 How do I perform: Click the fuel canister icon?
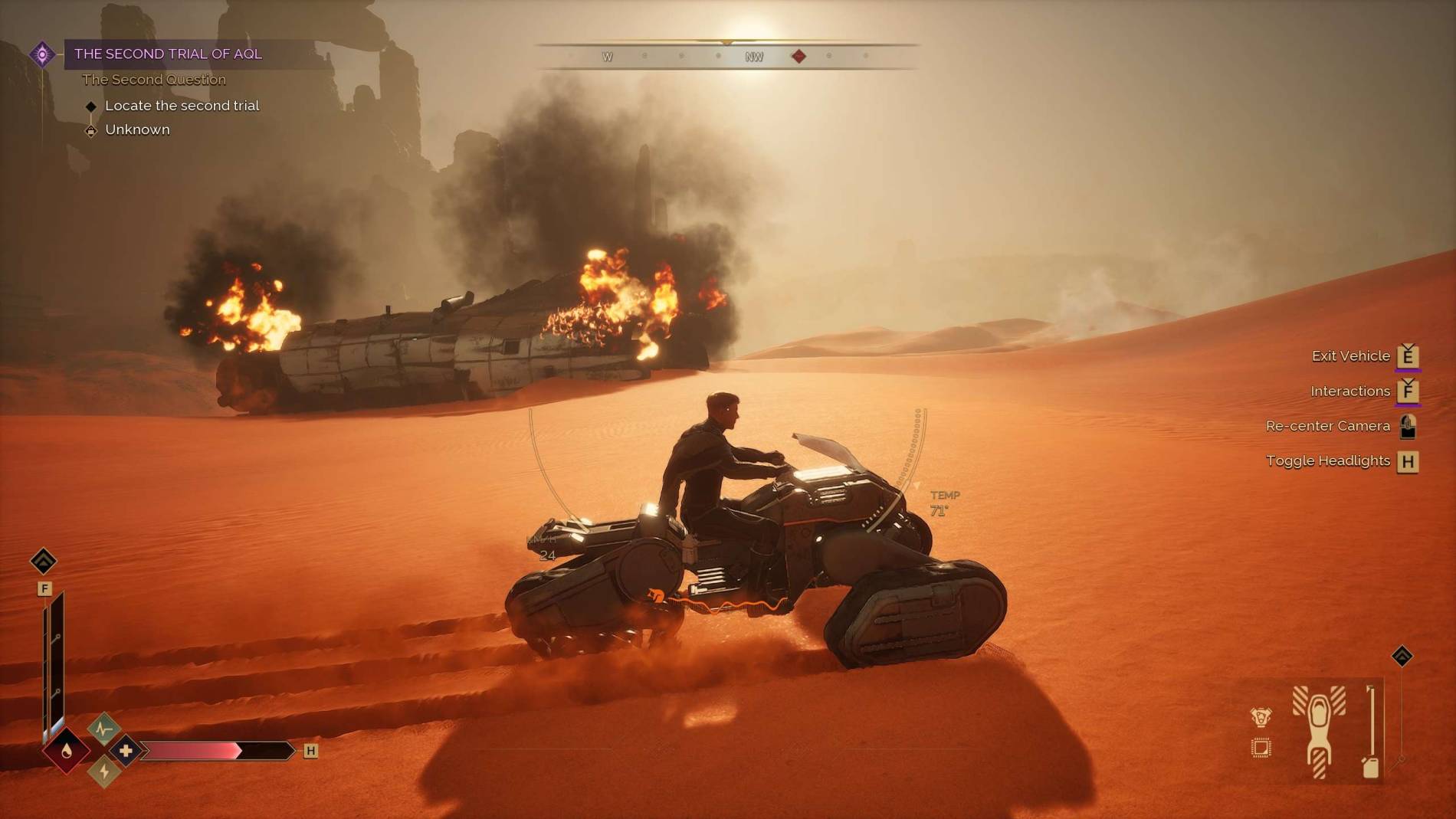pyautogui.click(x=1371, y=766)
